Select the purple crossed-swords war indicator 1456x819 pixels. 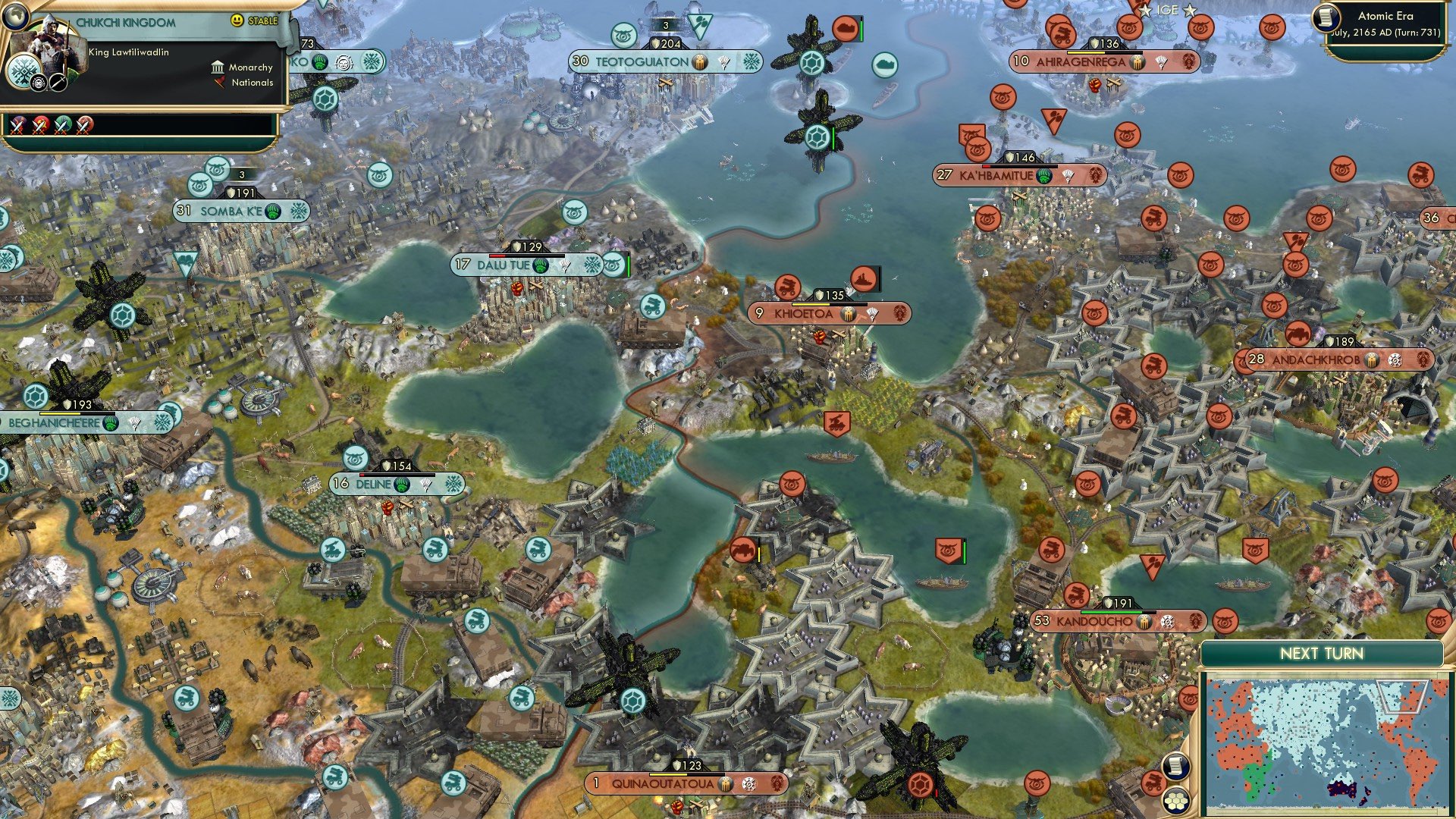pos(17,125)
